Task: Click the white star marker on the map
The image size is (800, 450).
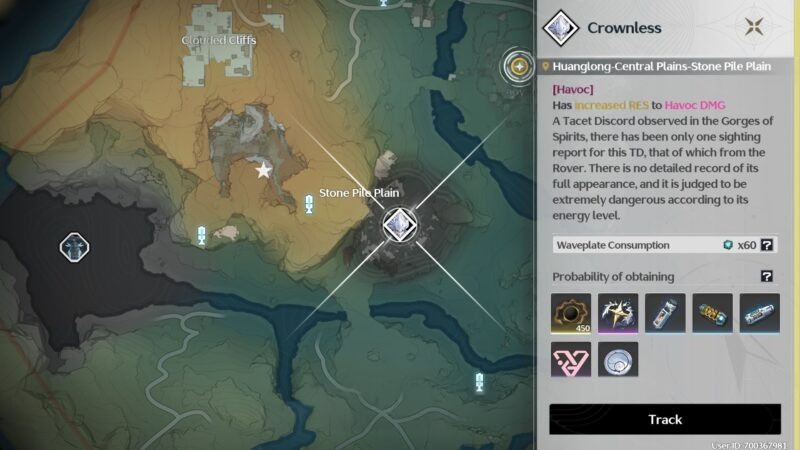Action: pyautogui.click(x=264, y=171)
